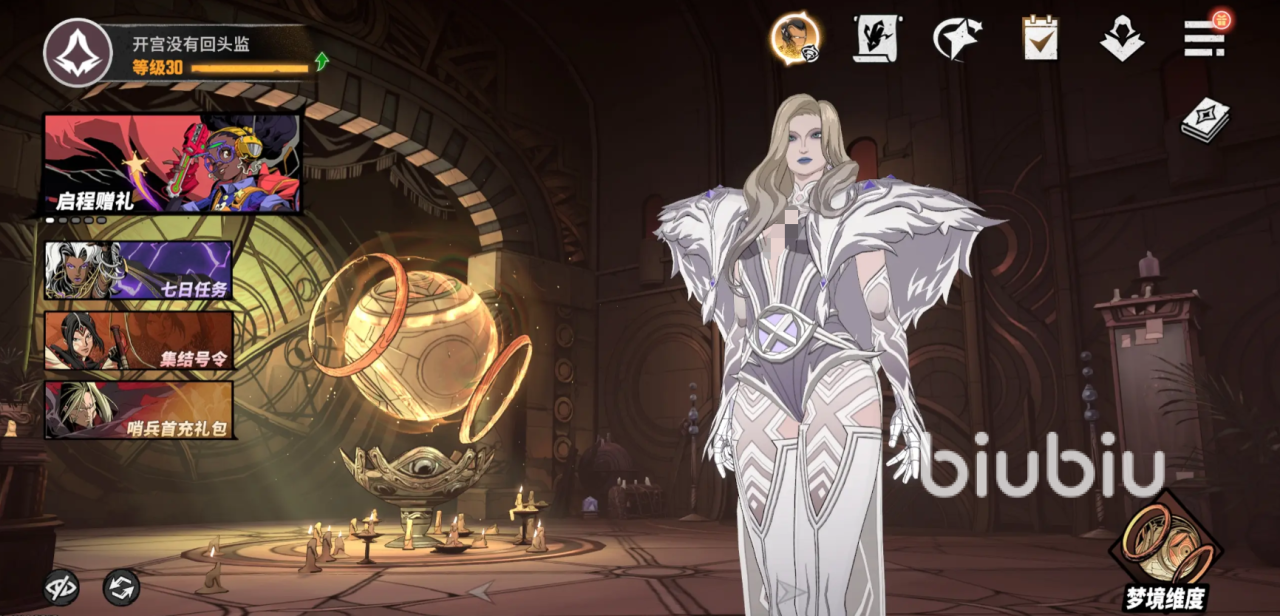
Task: Open the star emblem icon
Action: [x=957, y=39]
